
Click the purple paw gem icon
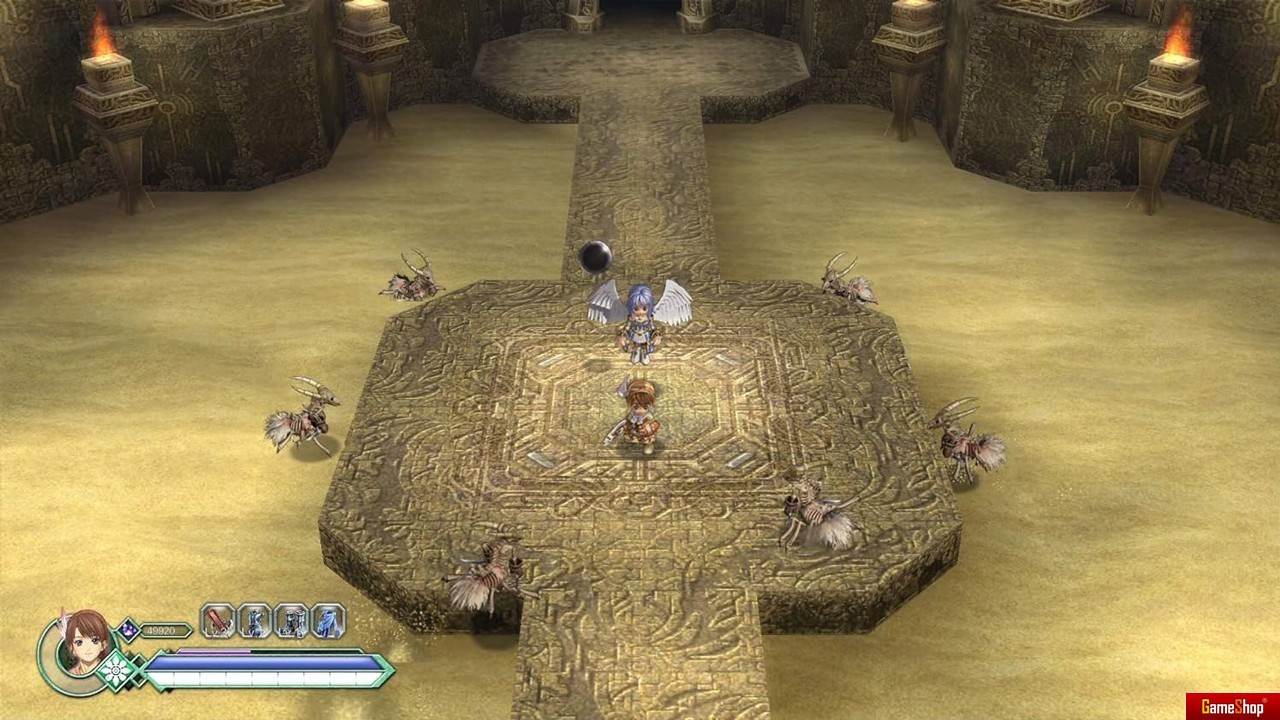[x=128, y=629]
